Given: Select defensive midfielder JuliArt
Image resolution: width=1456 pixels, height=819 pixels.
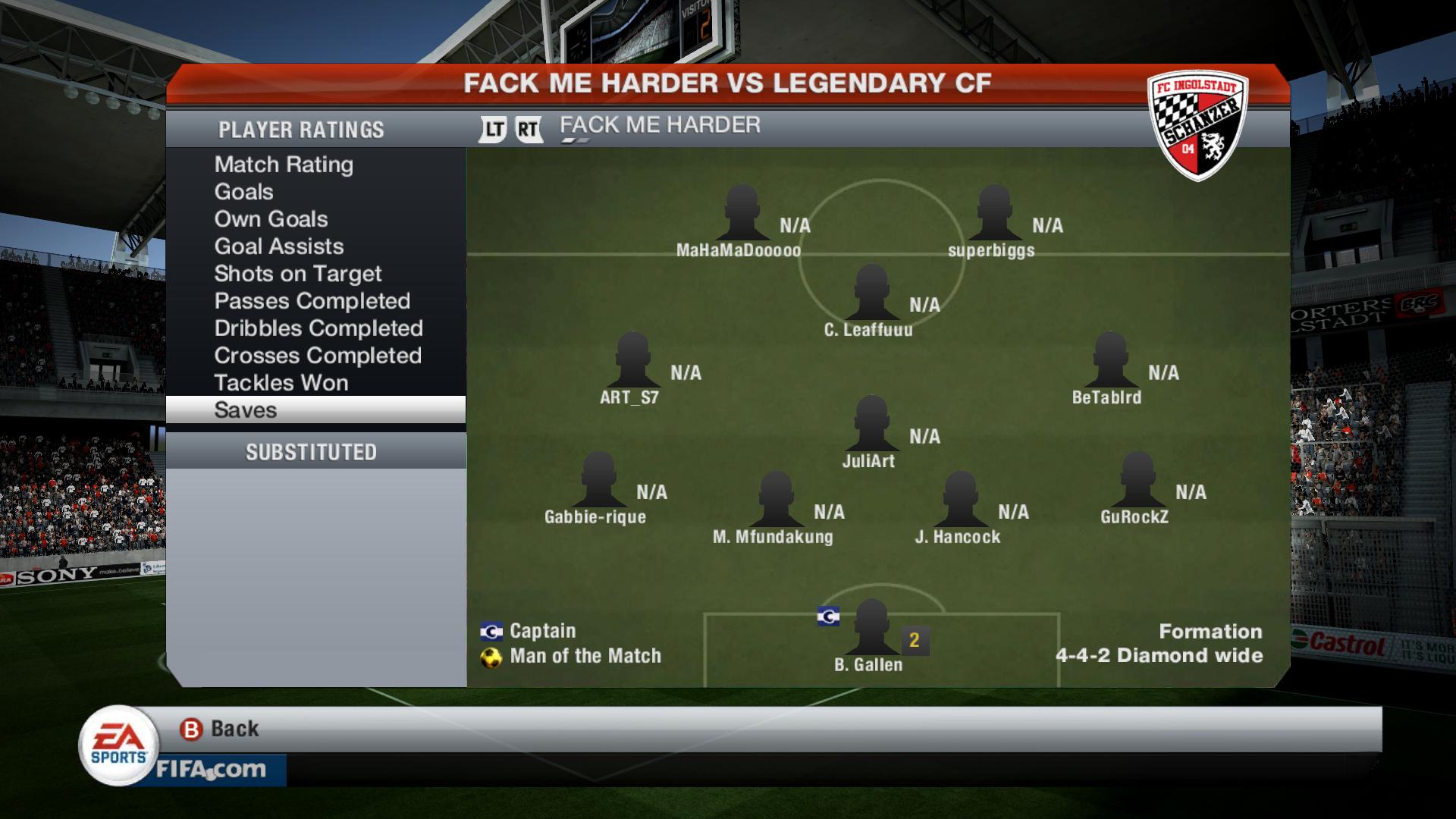Looking at the screenshot, I should pos(871,427).
